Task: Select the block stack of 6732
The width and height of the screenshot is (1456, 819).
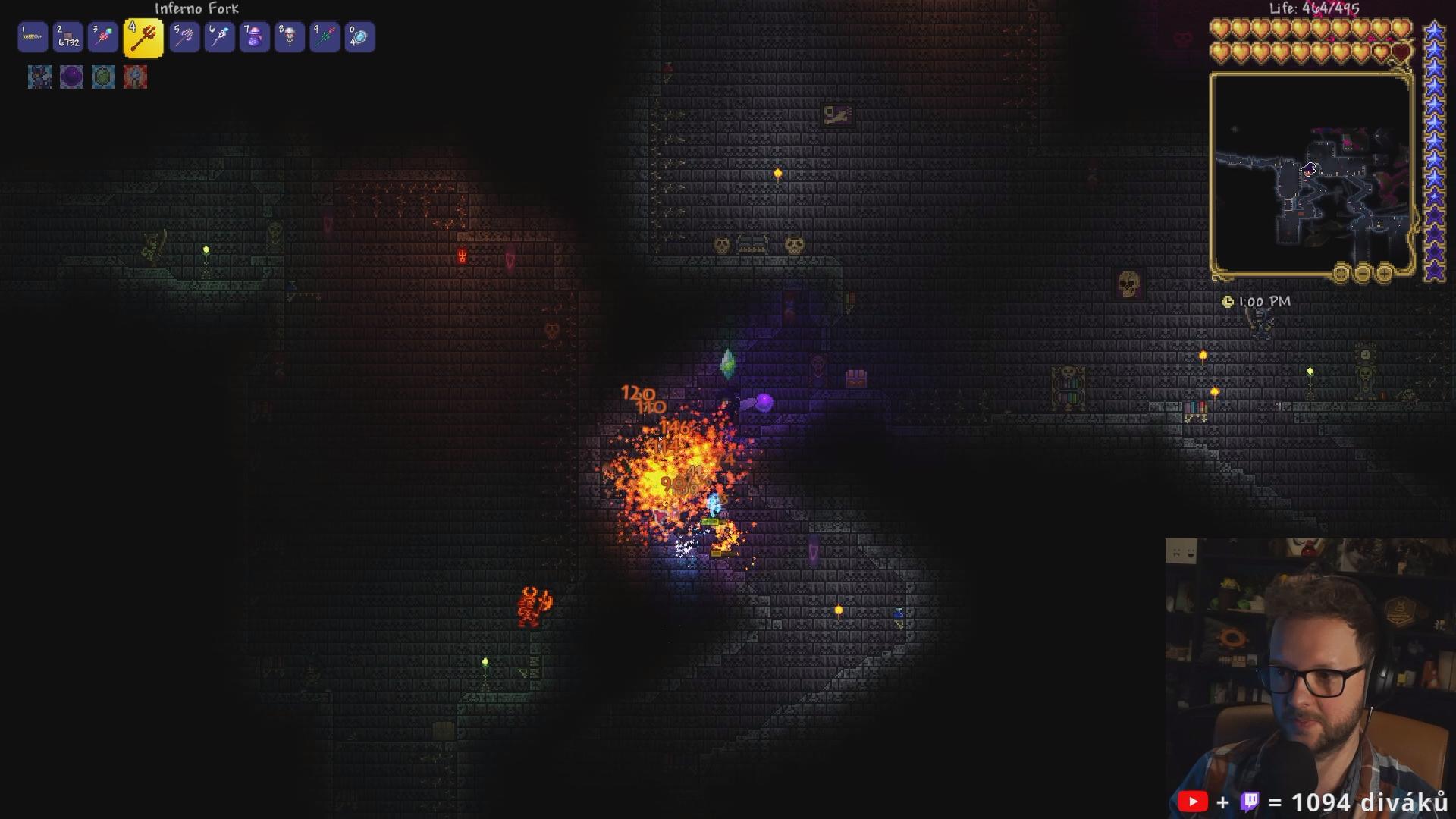Action: [68, 37]
